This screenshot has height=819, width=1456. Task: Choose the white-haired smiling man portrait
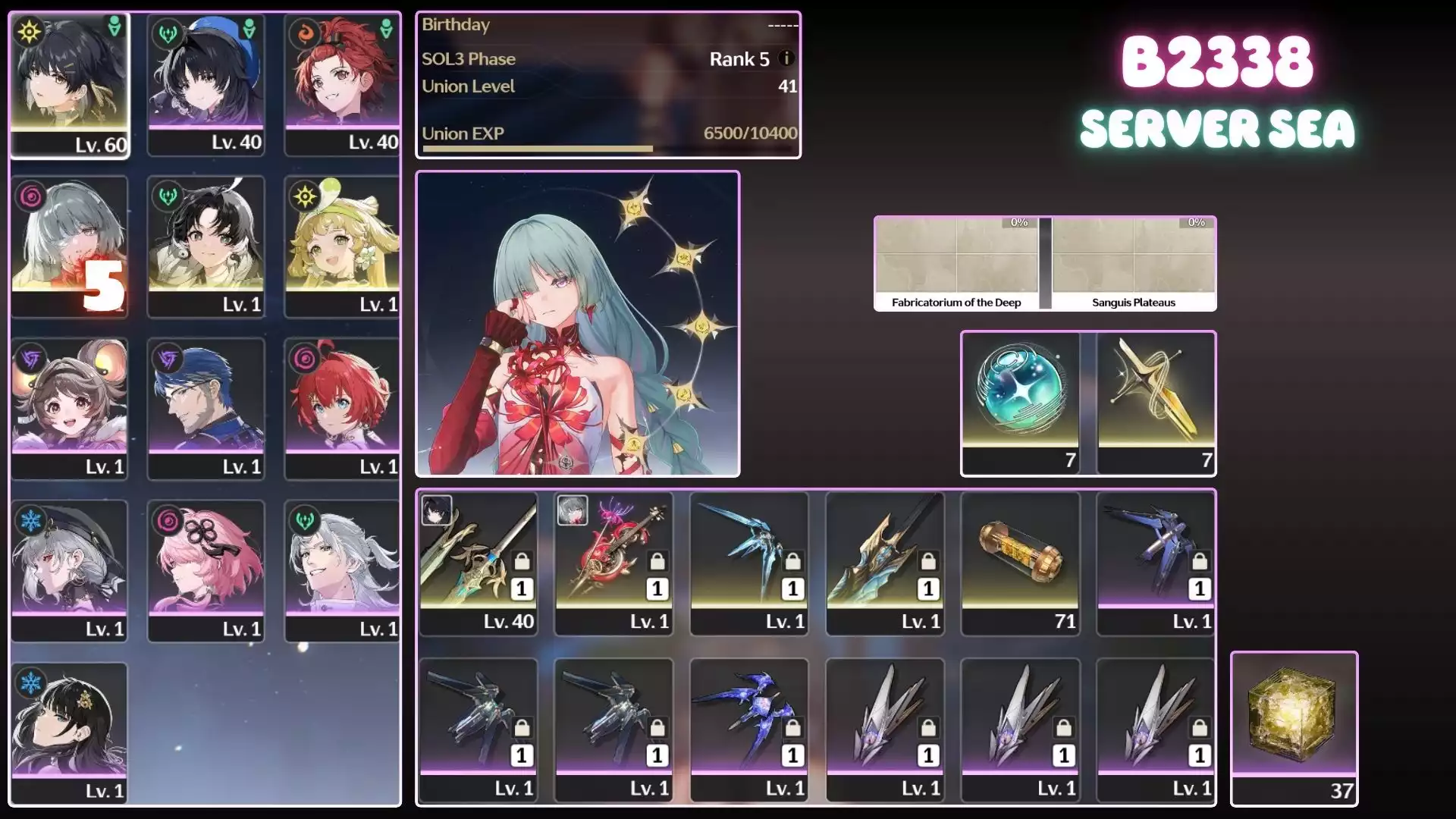tap(342, 570)
